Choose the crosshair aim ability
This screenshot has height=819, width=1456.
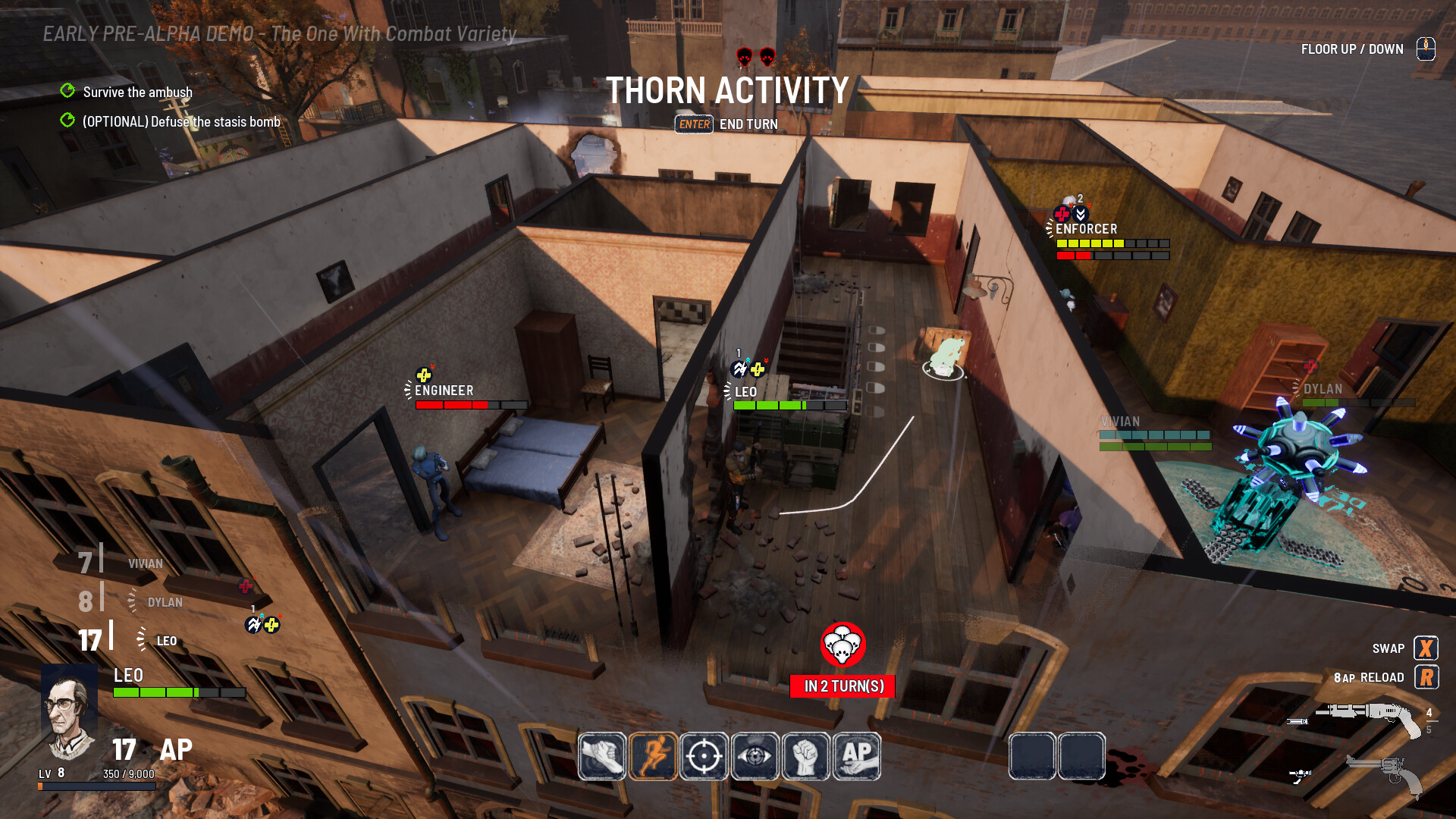click(x=704, y=756)
